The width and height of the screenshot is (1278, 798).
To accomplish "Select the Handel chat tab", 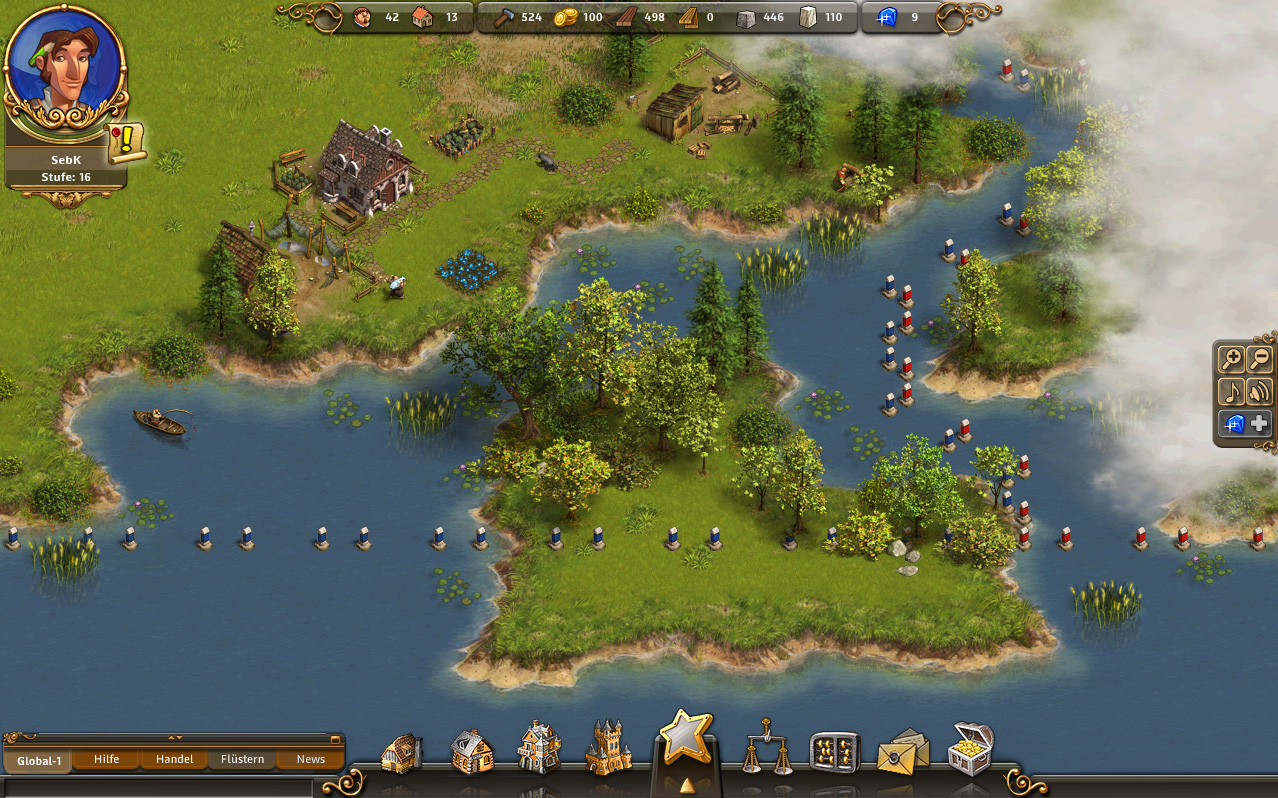I will point(174,759).
